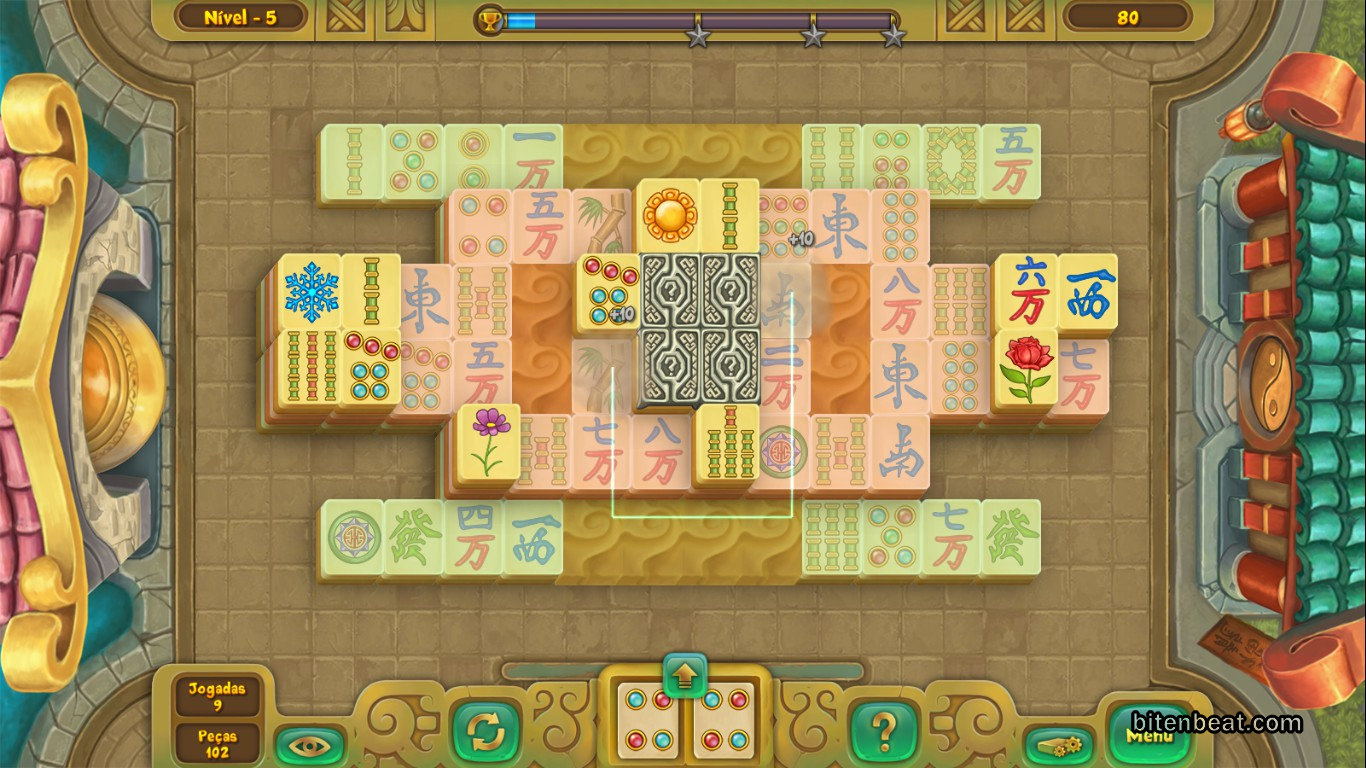1366x768 pixels.
Task: Open the gear settings button
Action: 1059,744
